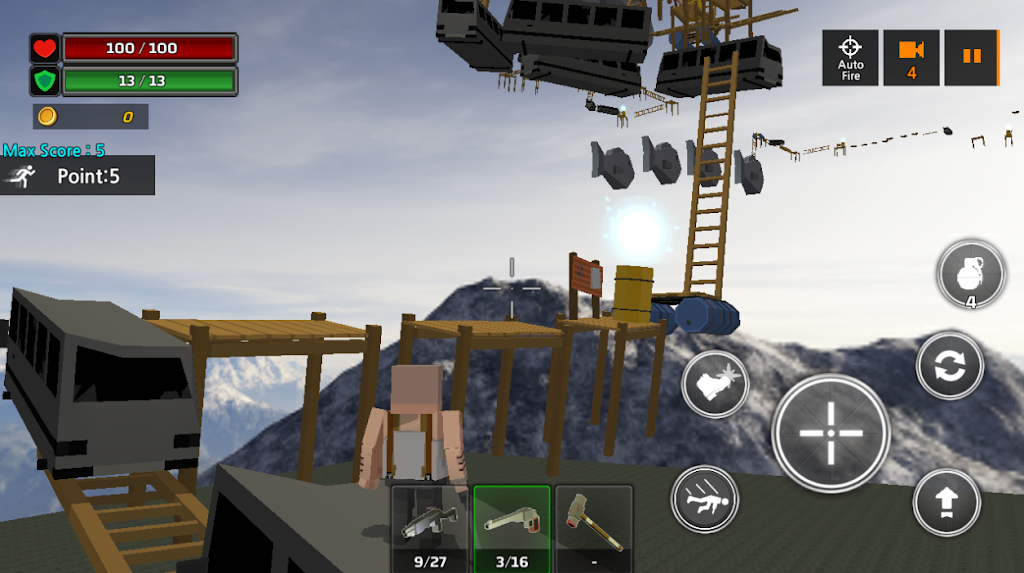
Task: Tap the prone dive stance button
Action: click(x=705, y=498)
